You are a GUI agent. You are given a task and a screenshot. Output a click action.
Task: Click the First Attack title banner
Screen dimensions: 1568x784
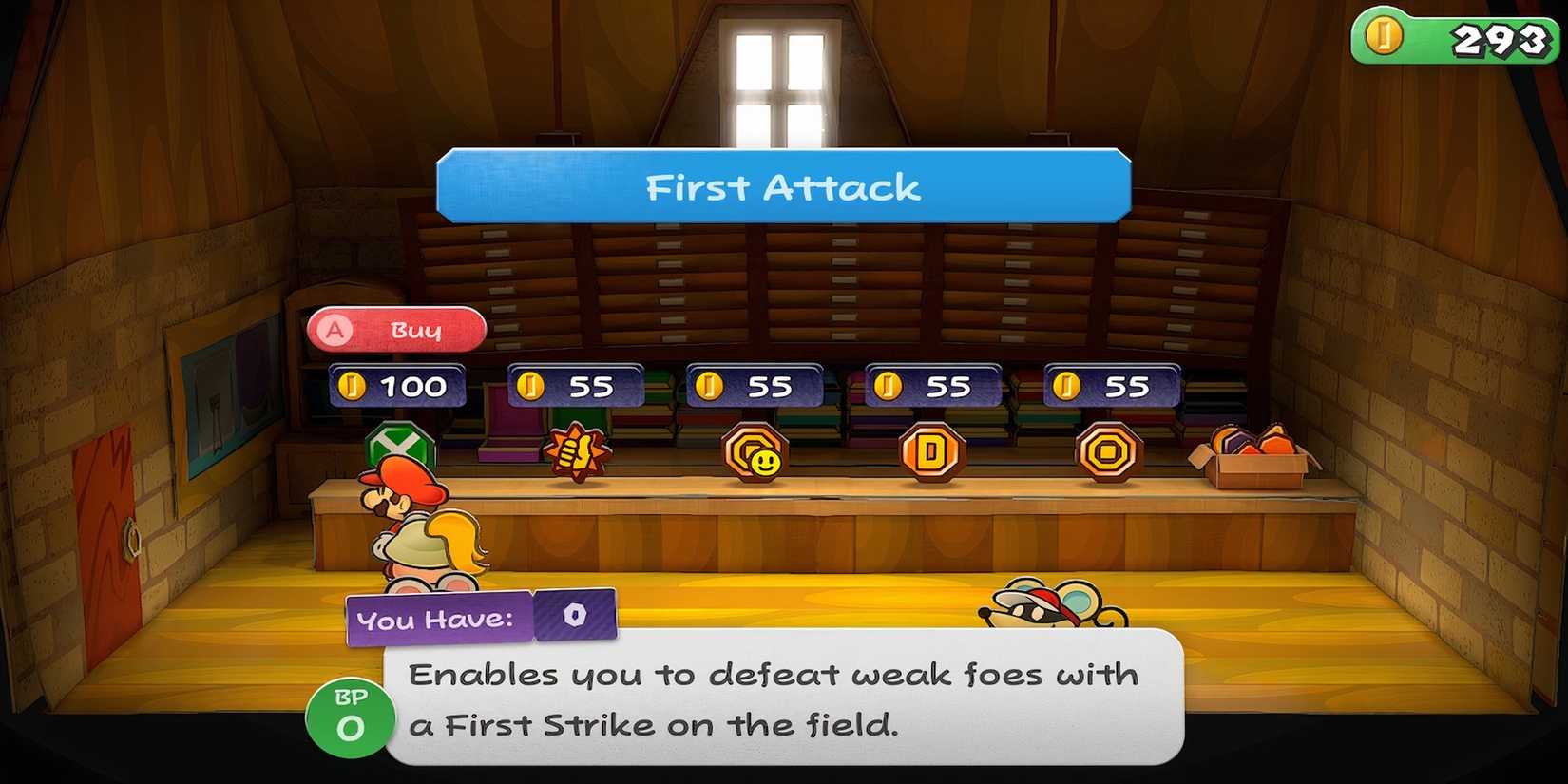point(781,186)
